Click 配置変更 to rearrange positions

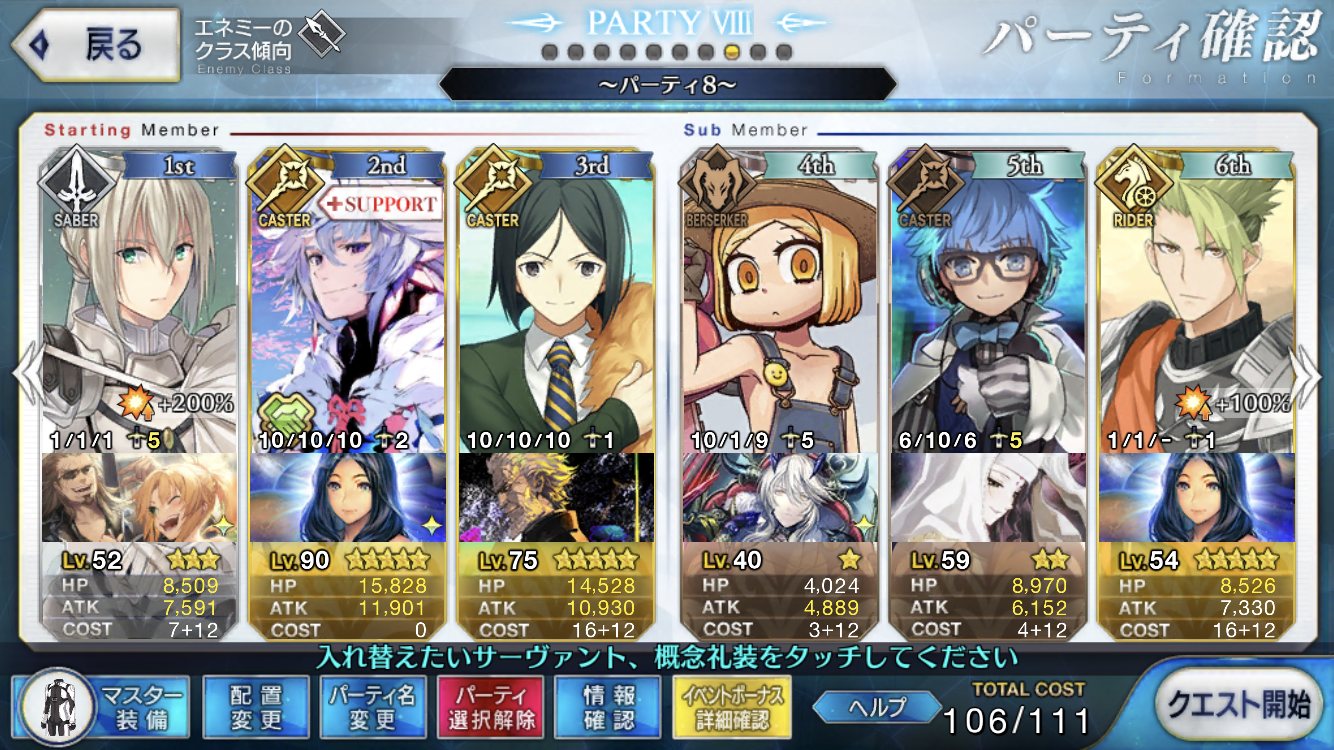pos(255,708)
